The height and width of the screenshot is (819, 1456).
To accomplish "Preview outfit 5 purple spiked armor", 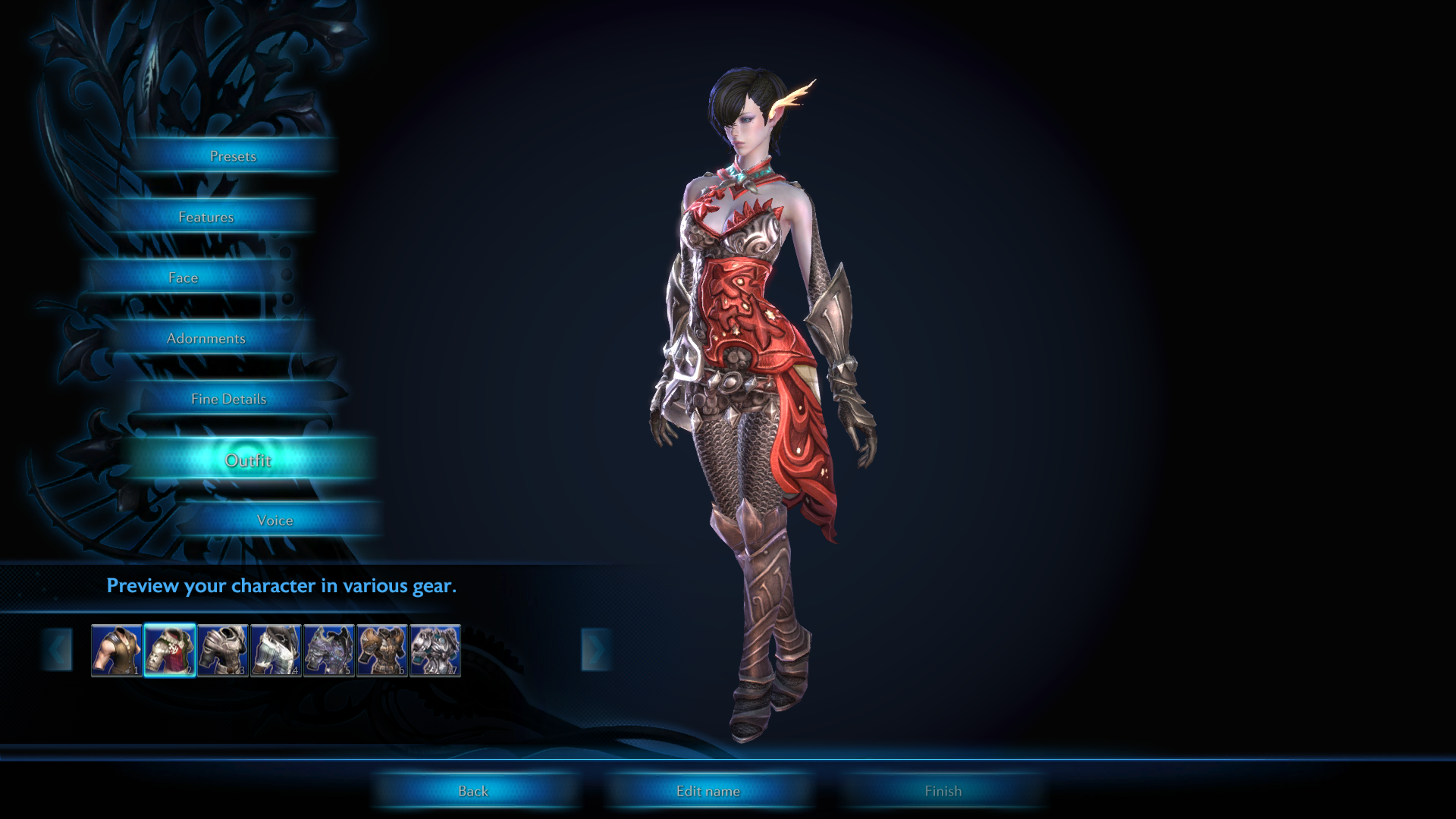I will pos(329,650).
